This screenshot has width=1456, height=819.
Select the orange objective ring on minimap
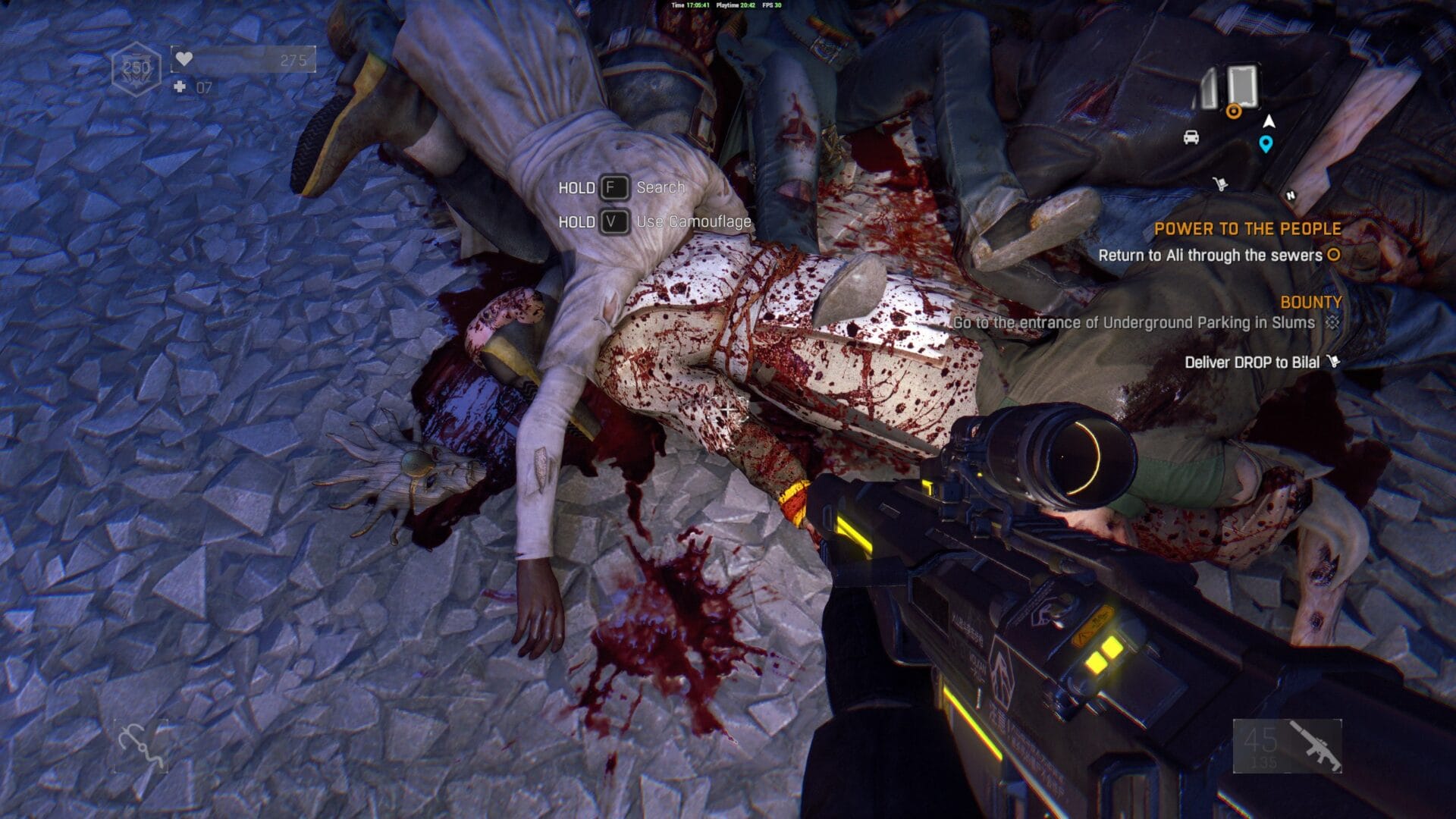[x=1234, y=111]
